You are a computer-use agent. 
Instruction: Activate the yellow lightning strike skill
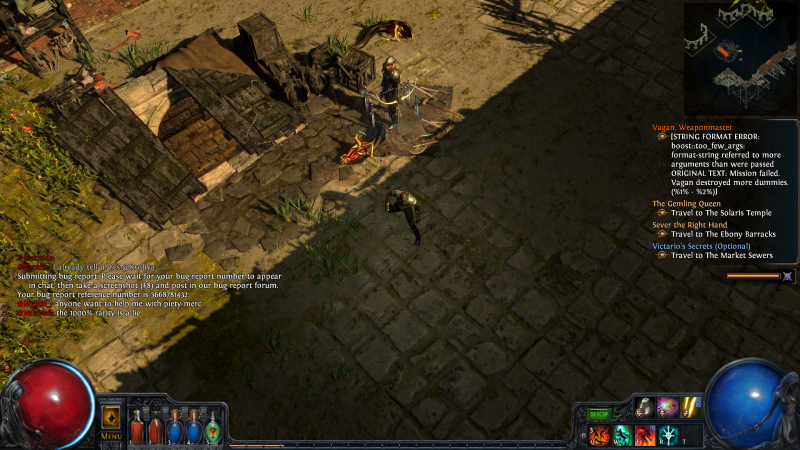click(690, 407)
